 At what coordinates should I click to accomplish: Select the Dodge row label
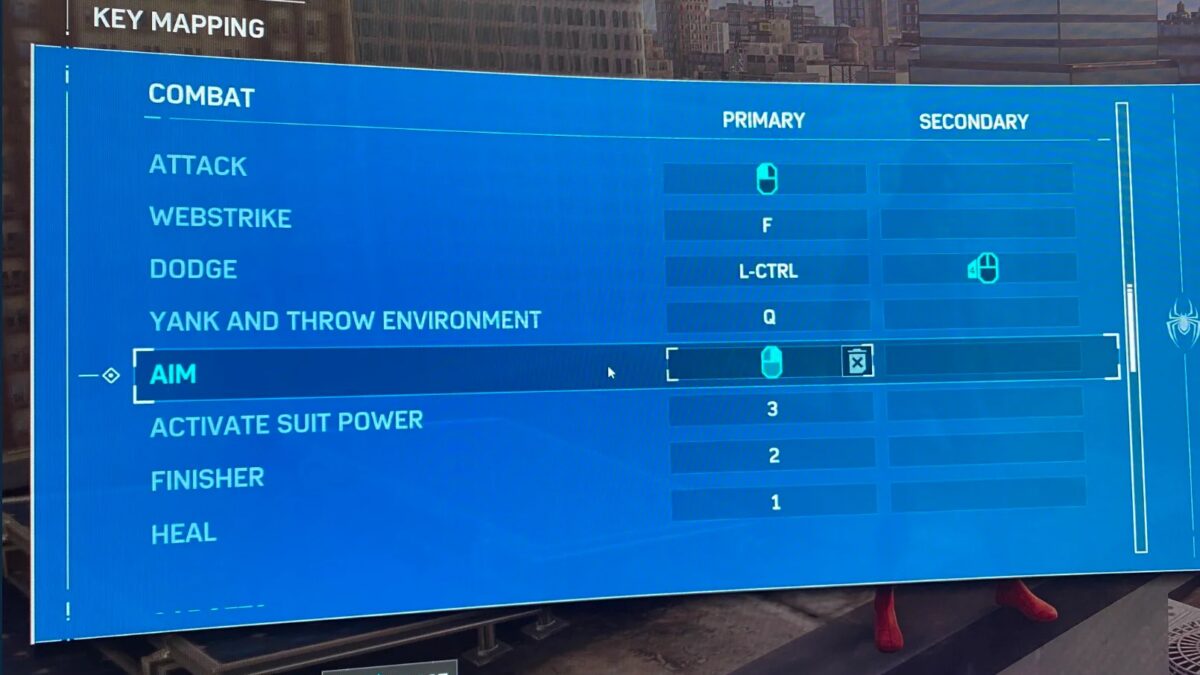click(193, 269)
